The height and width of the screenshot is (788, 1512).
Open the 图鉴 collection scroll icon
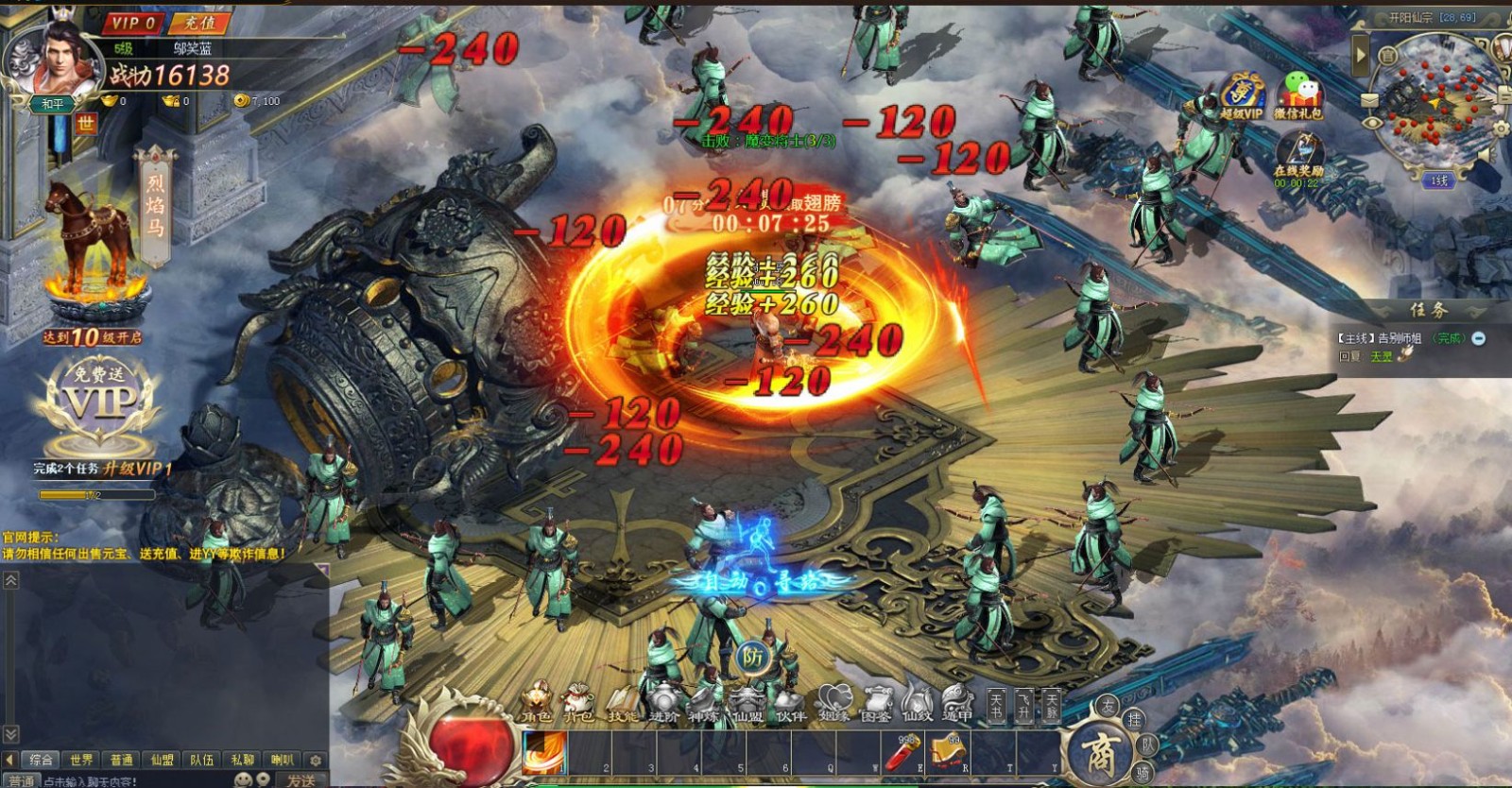877,697
